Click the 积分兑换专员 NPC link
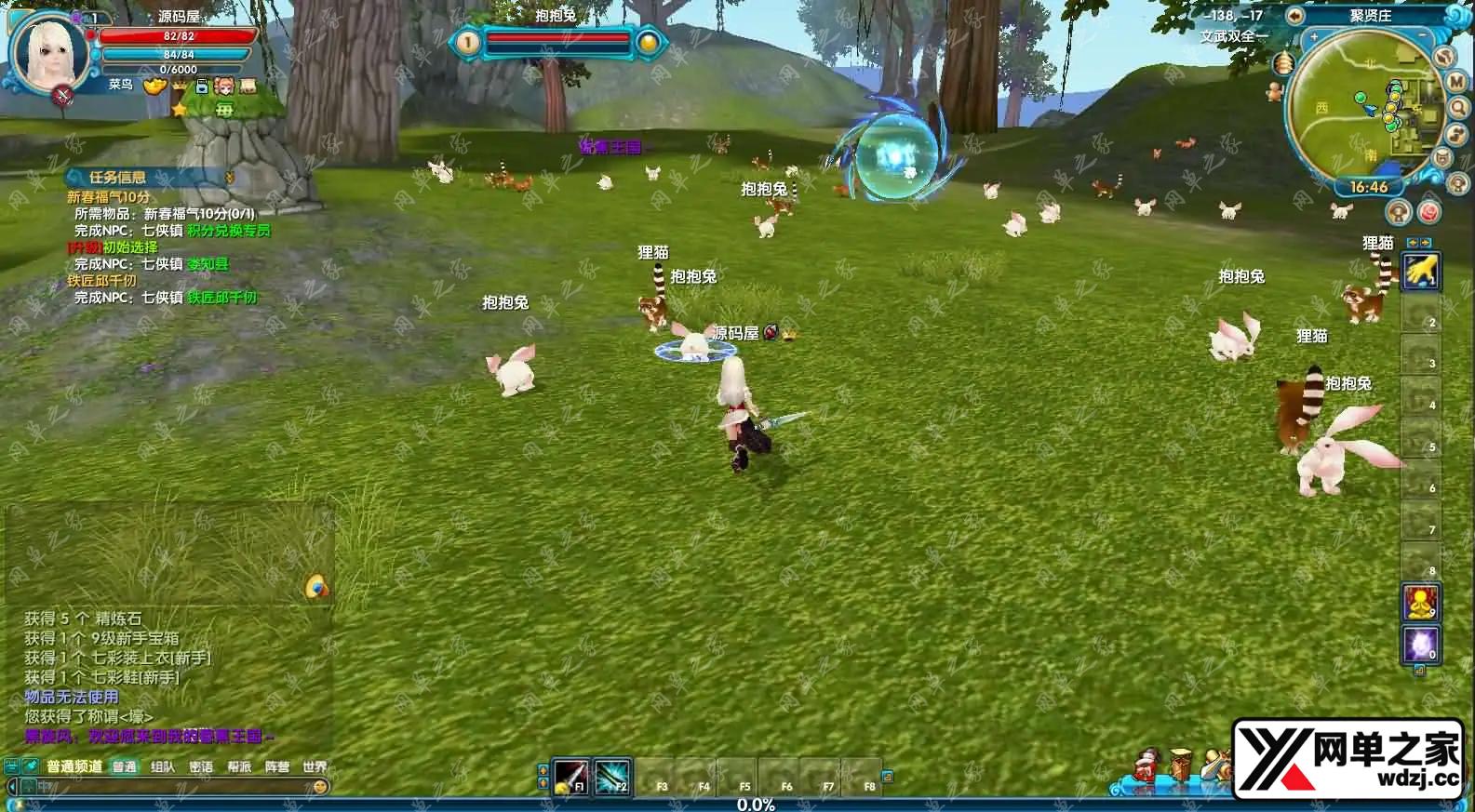The image size is (1475, 812). click(x=228, y=231)
